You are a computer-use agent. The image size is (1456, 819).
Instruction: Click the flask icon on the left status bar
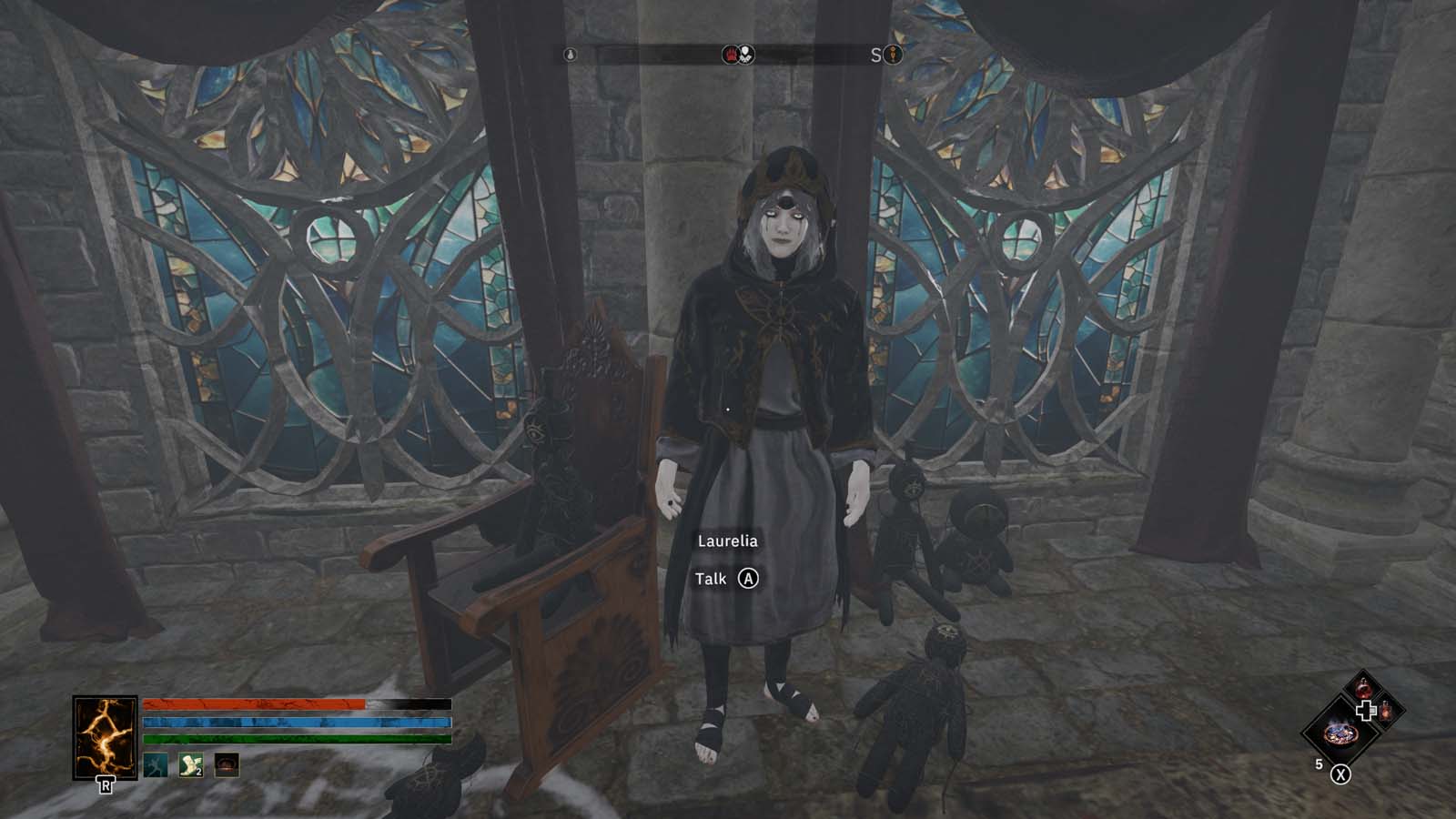pyautogui.click(x=570, y=54)
